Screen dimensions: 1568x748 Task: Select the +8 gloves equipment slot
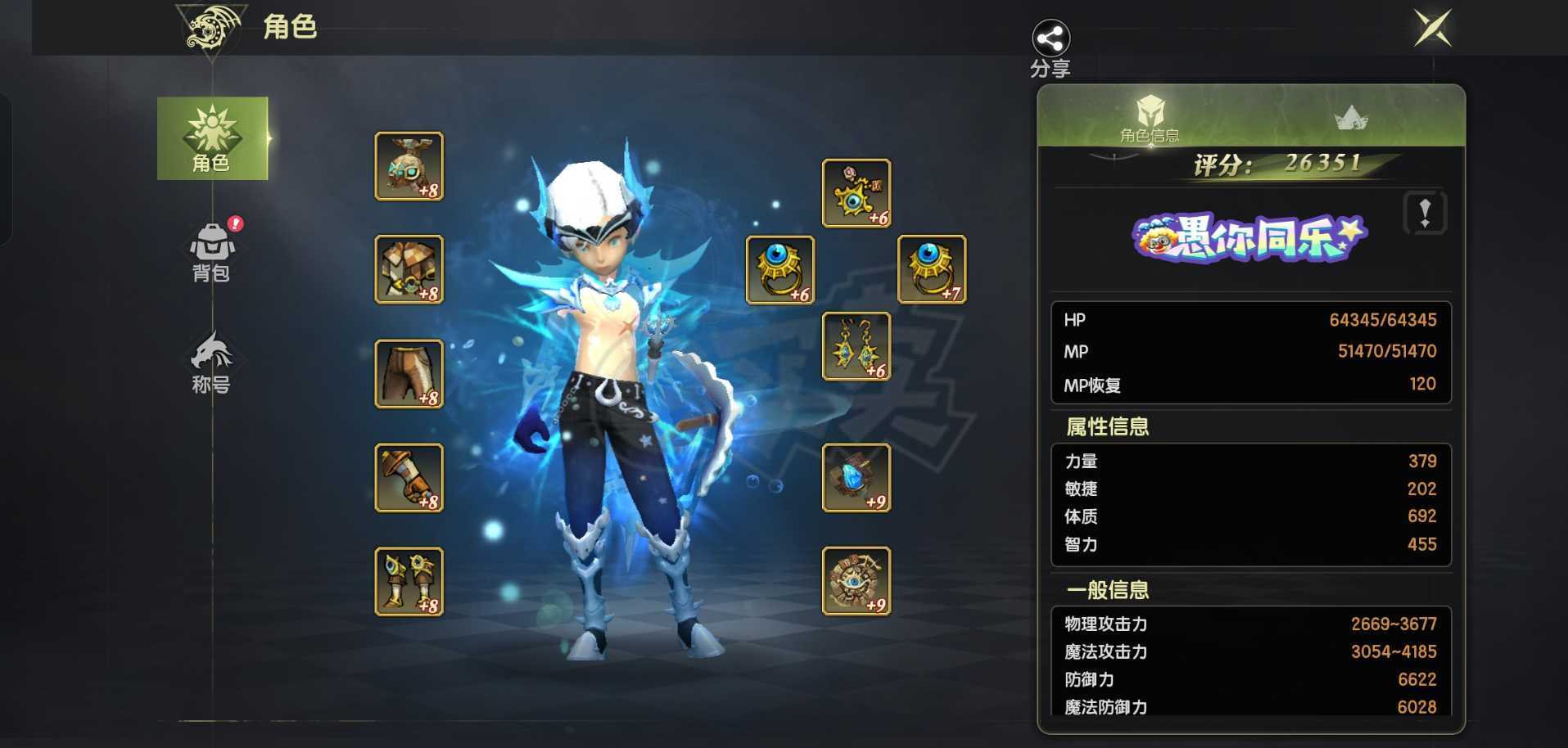409,477
